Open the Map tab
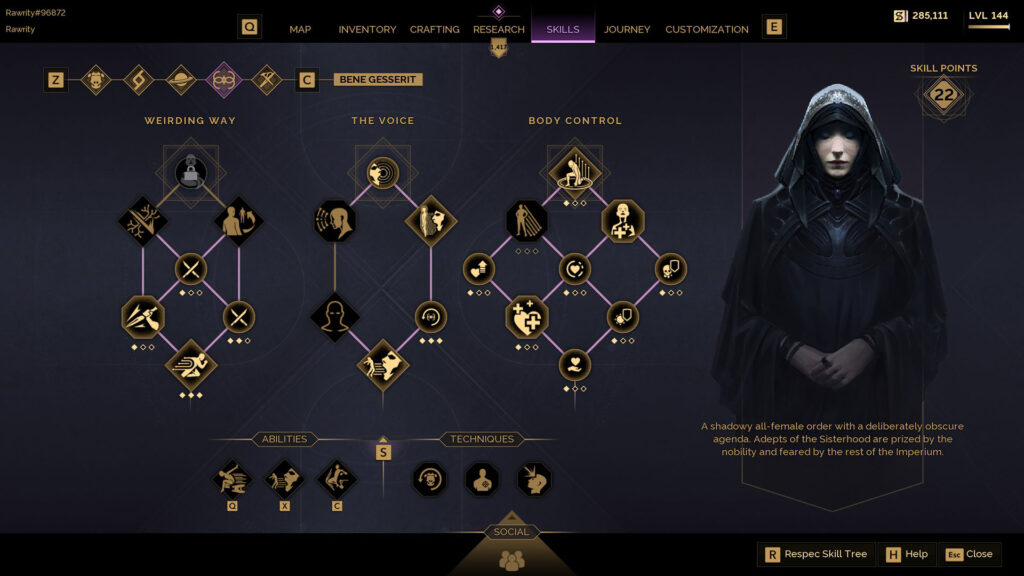 tap(300, 29)
